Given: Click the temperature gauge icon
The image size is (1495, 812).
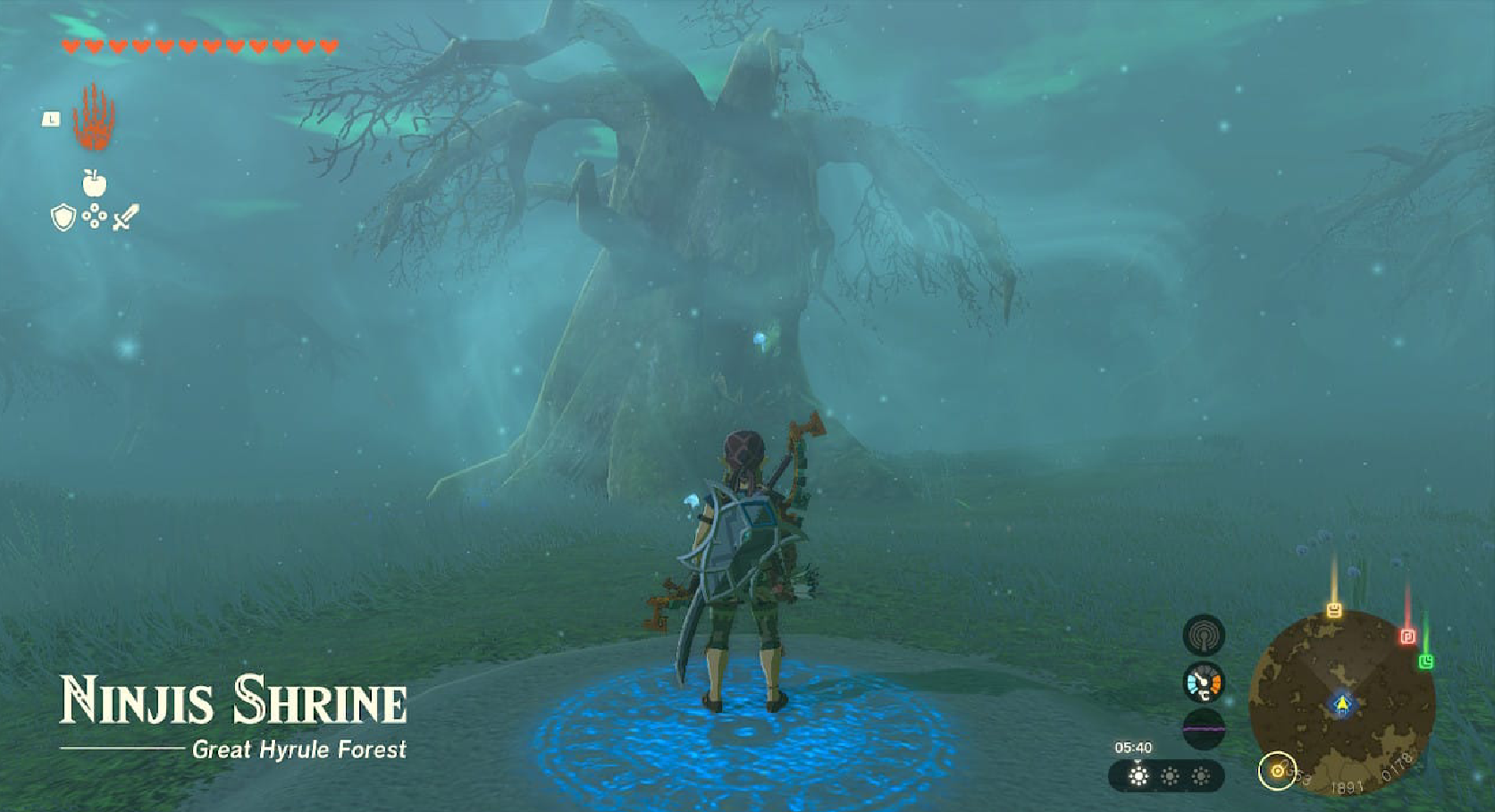Looking at the screenshot, I should click(x=1204, y=682).
